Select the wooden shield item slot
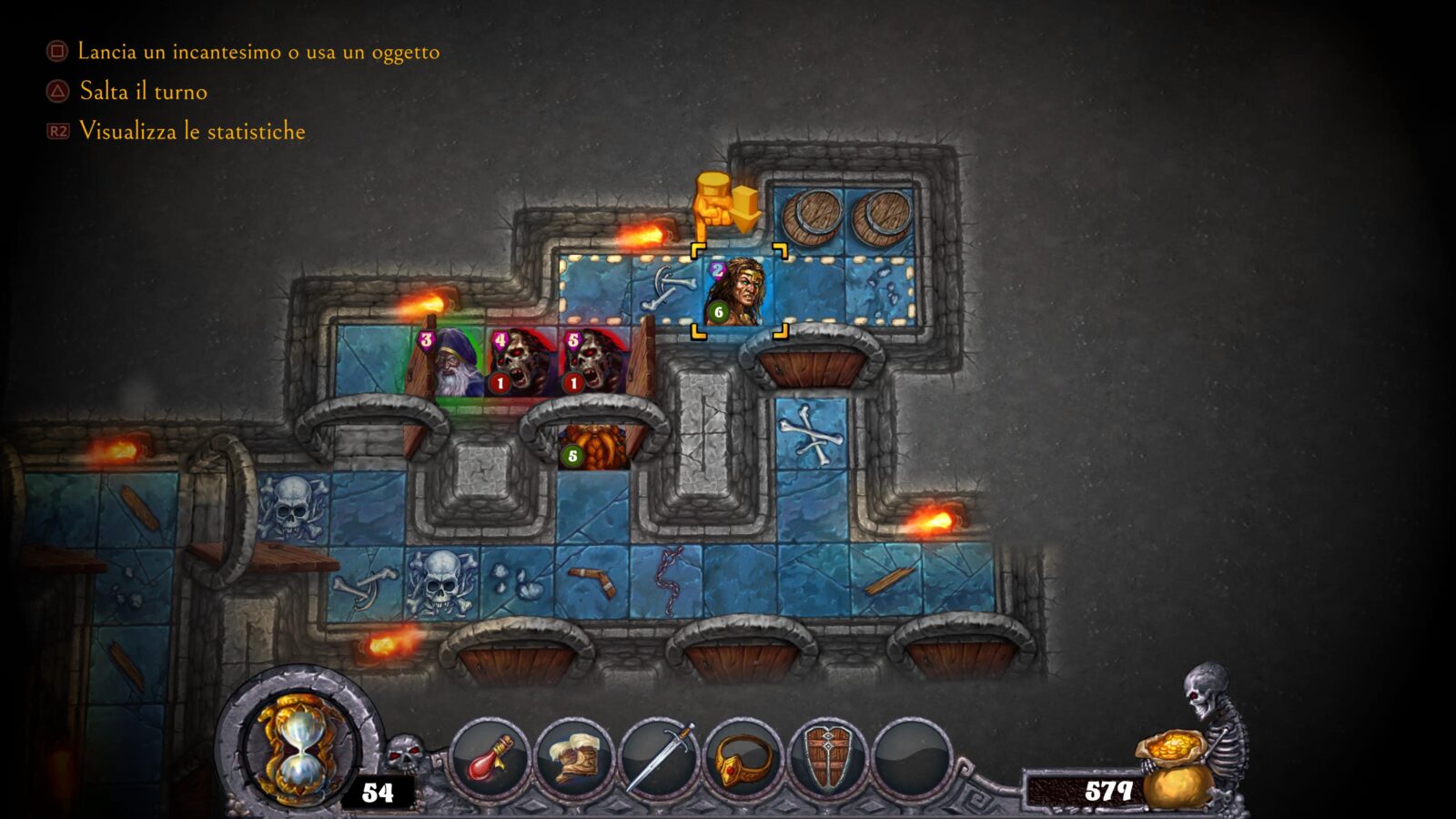This screenshot has width=1456, height=819. click(x=827, y=759)
